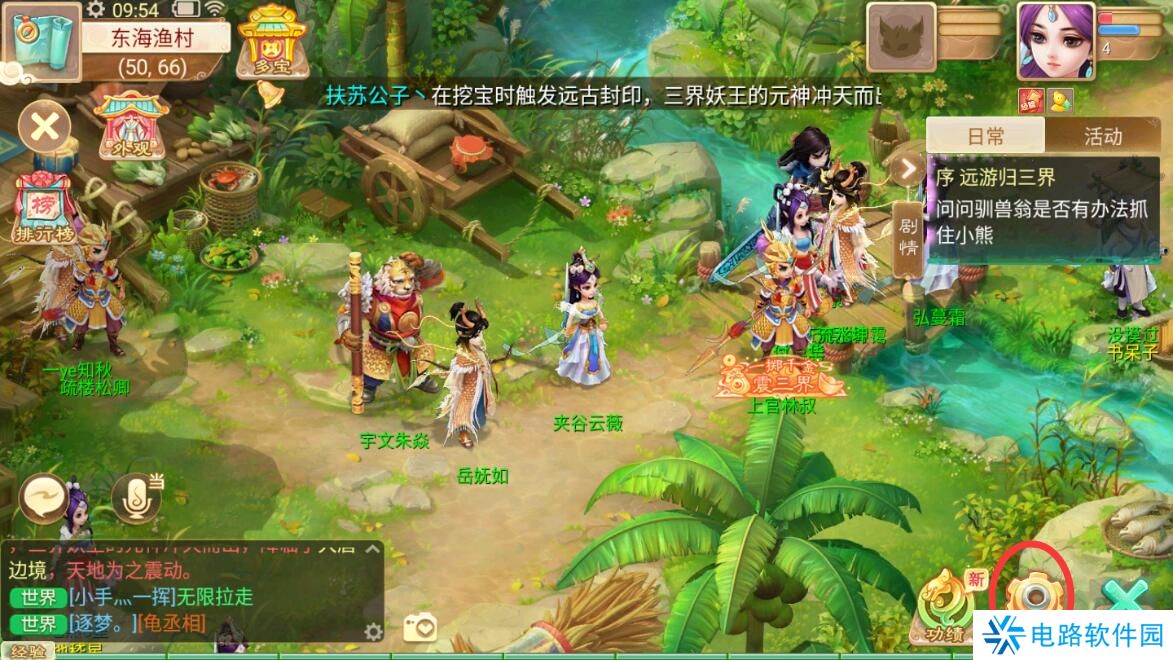Select the 剧情 story side tab

(908, 237)
